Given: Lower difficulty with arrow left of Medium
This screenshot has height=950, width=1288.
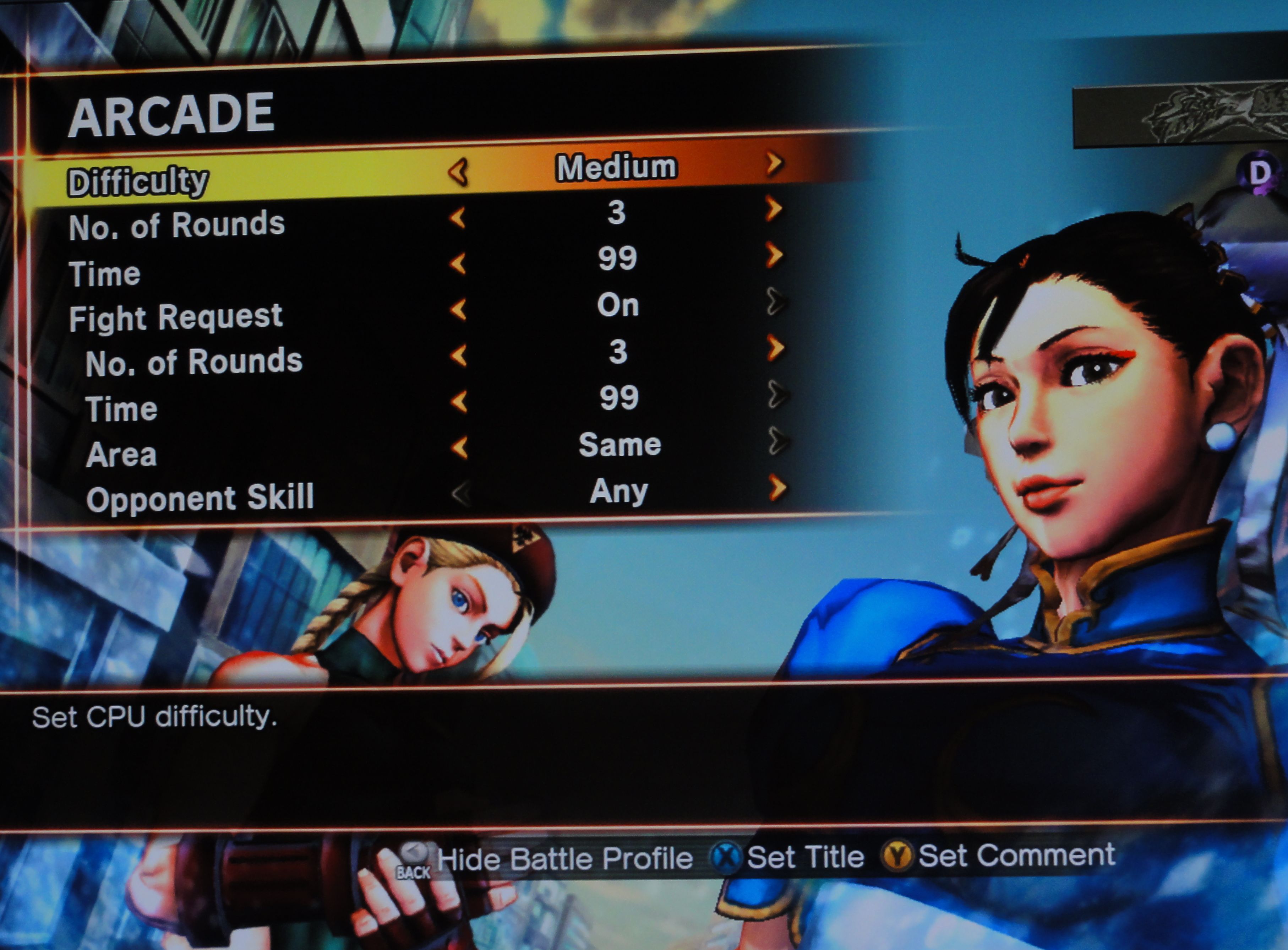Looking at the screenshot, I should (x=459, y=172).
